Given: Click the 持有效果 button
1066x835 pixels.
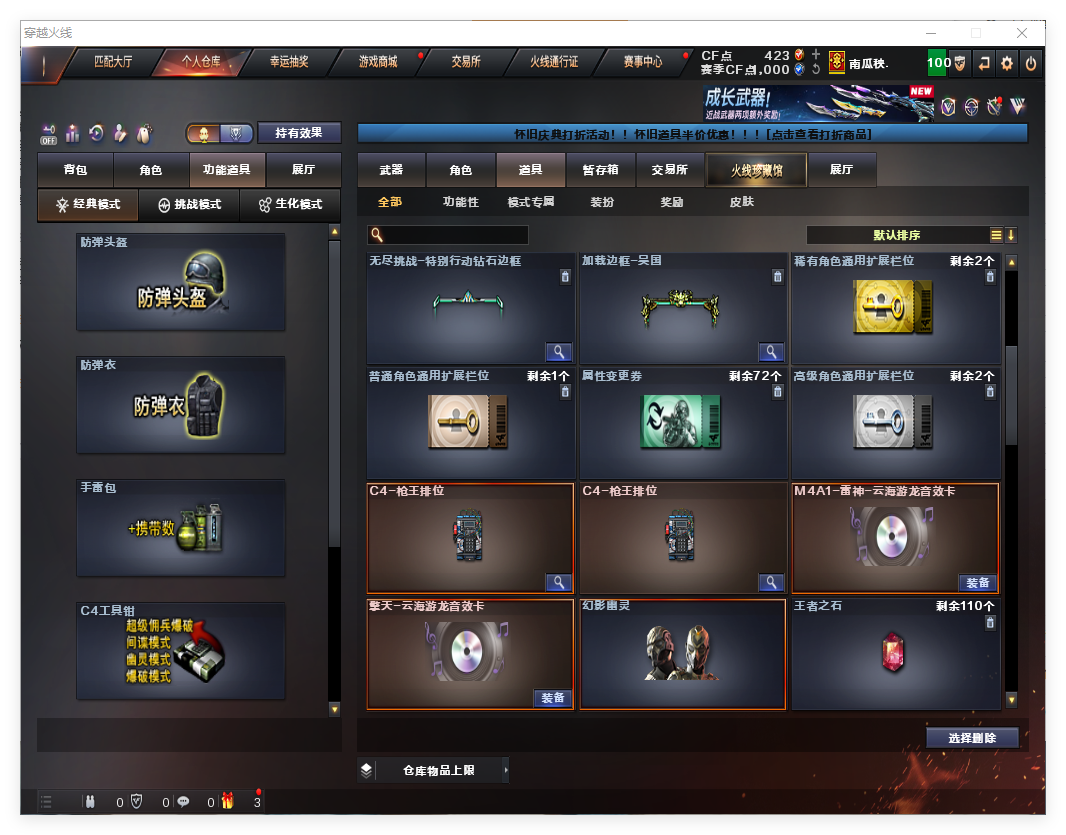Looking at the screenshot, I should (299, 133).
